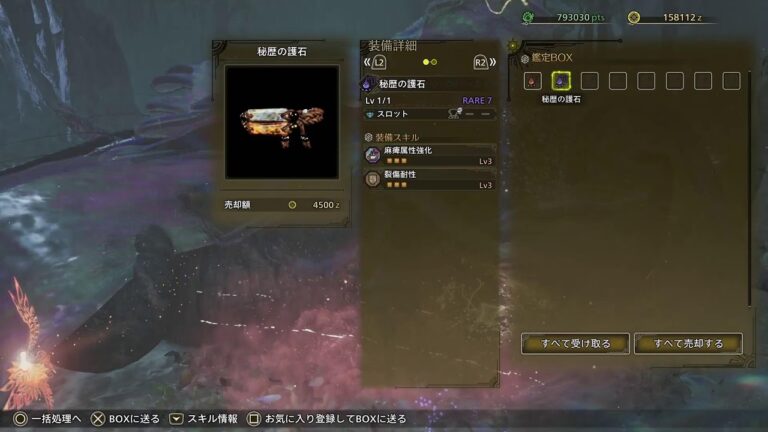This screenshot has height=432, width=768.
Task: Pick the red talisman in the first box slot
Action: point(533,81)
